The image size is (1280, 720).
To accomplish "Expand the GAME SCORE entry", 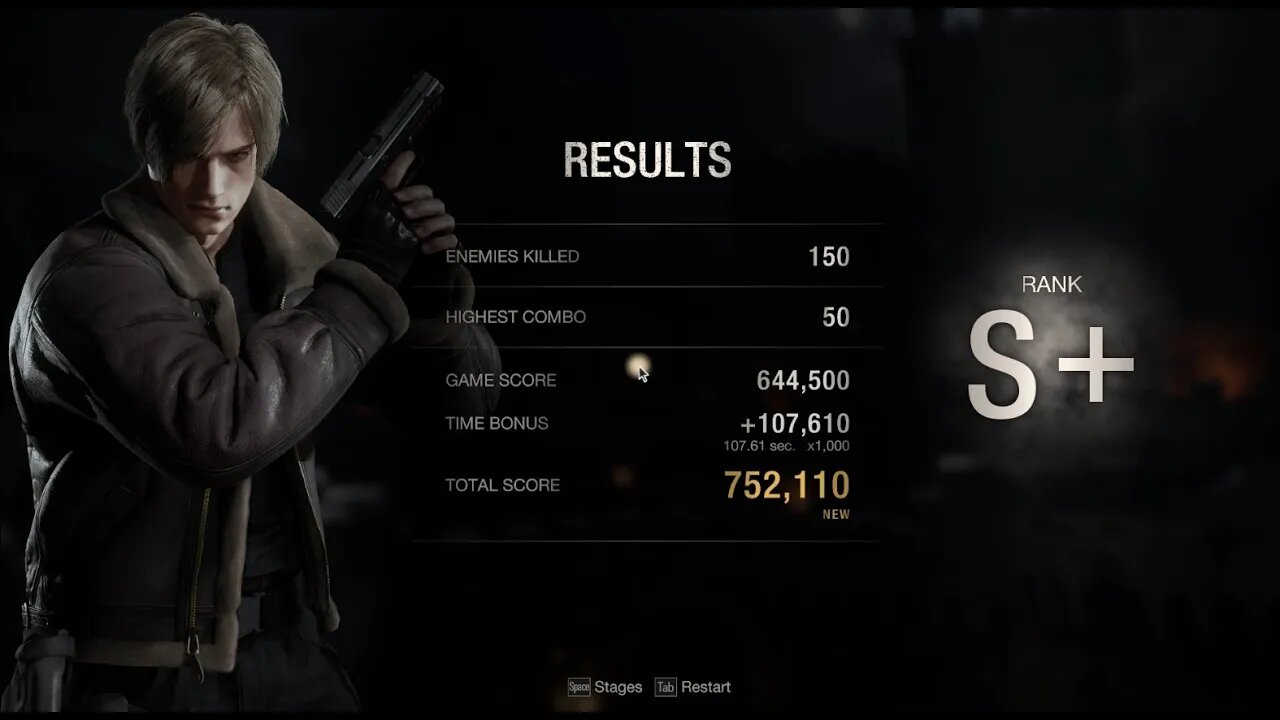I will [647, 380].
